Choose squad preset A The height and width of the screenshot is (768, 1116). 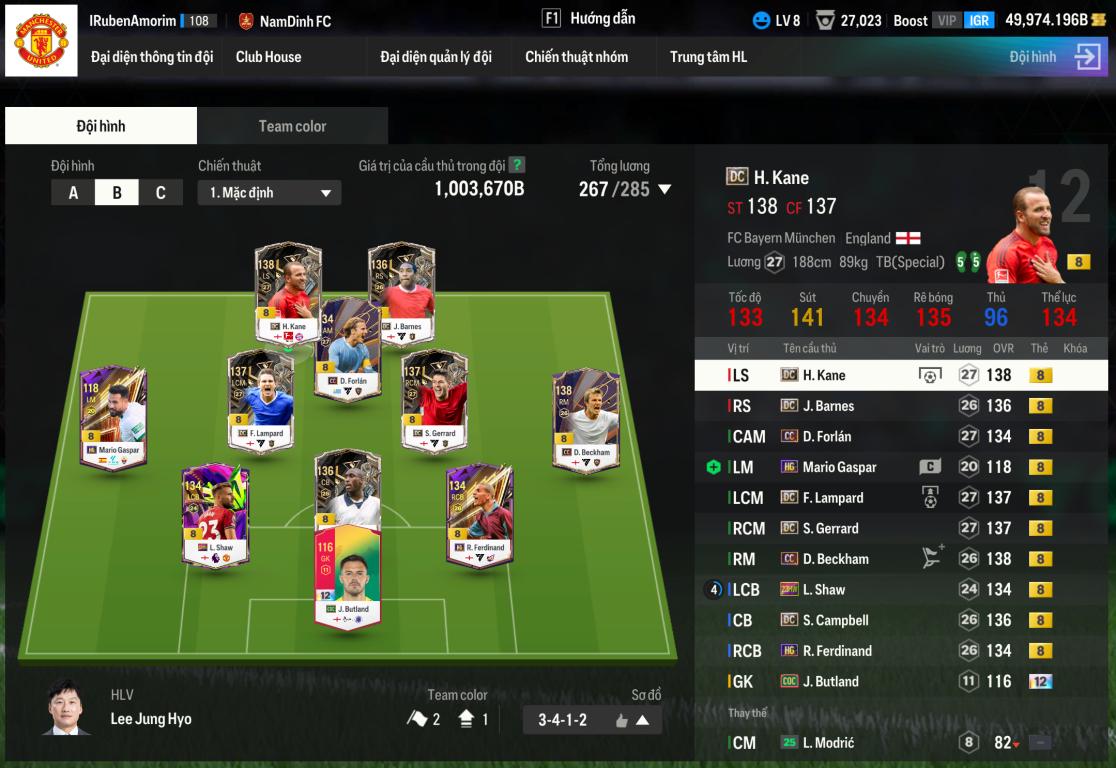73,193
